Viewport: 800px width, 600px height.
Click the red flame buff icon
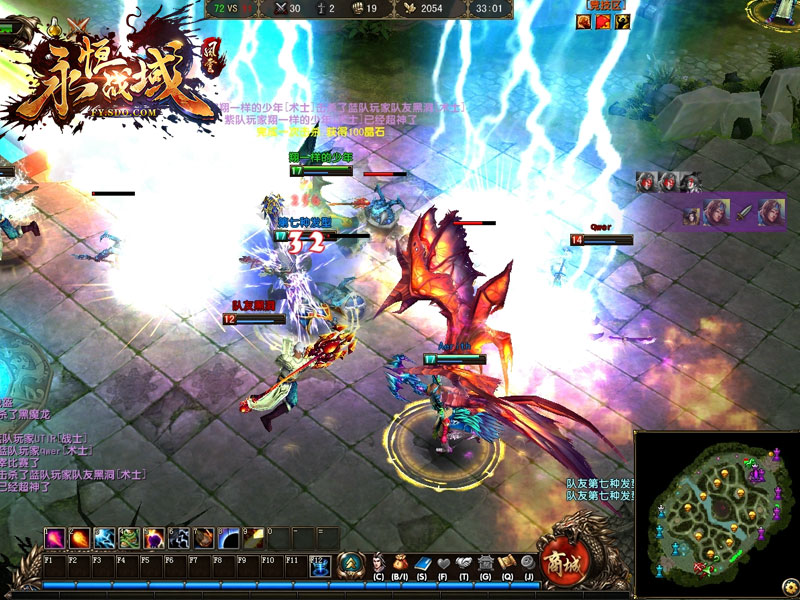[602, 22]
